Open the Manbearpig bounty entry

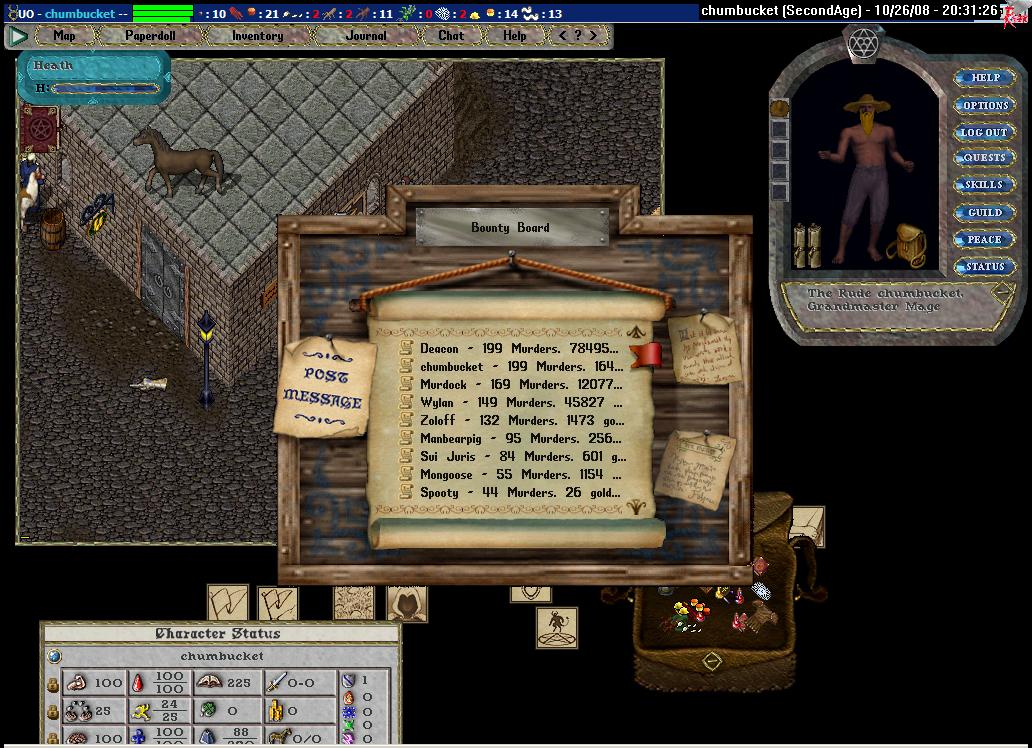click(x=520, y=439)
